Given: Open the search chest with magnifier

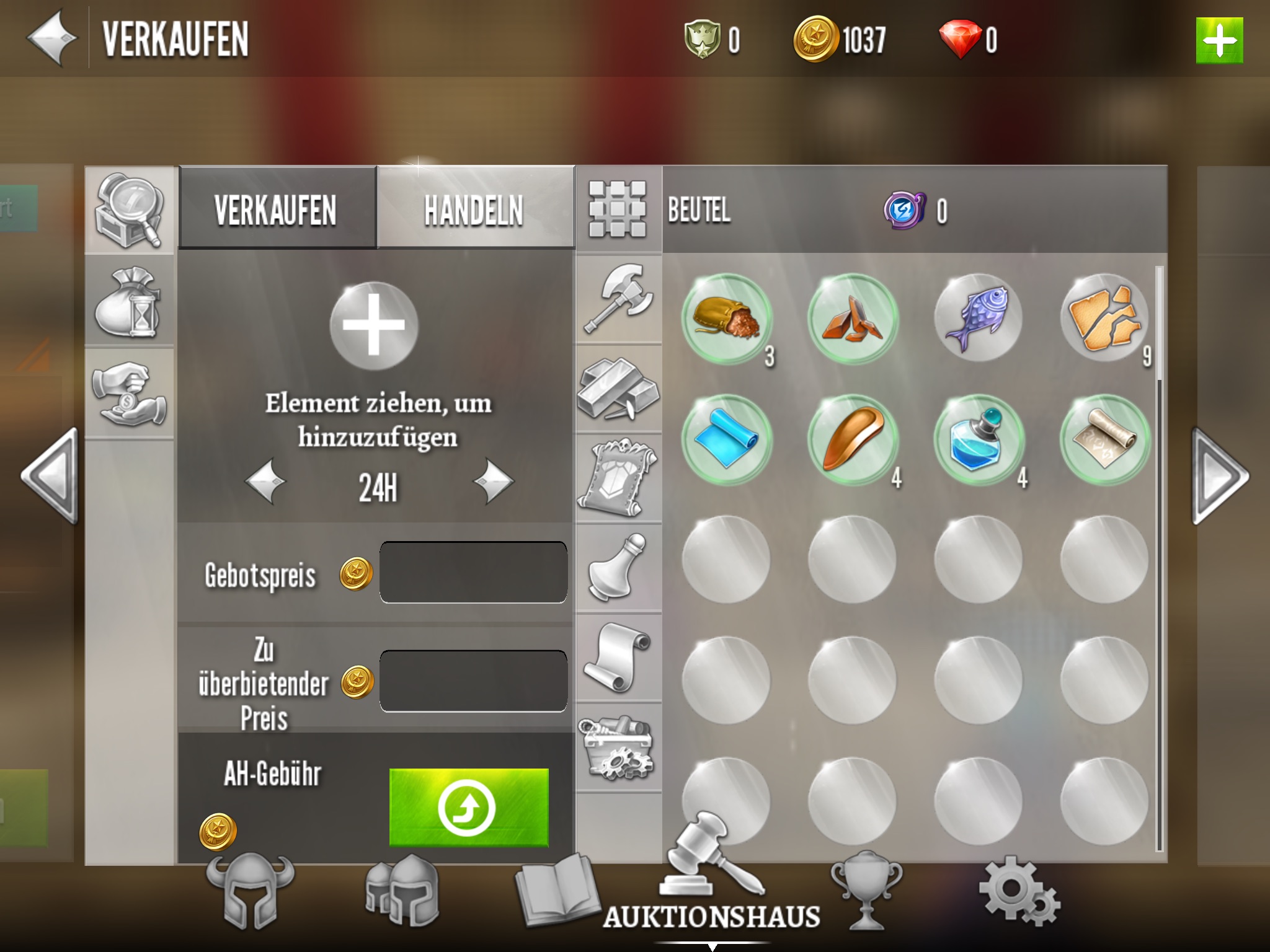Looking at the screenshot, I should point(129,211).
